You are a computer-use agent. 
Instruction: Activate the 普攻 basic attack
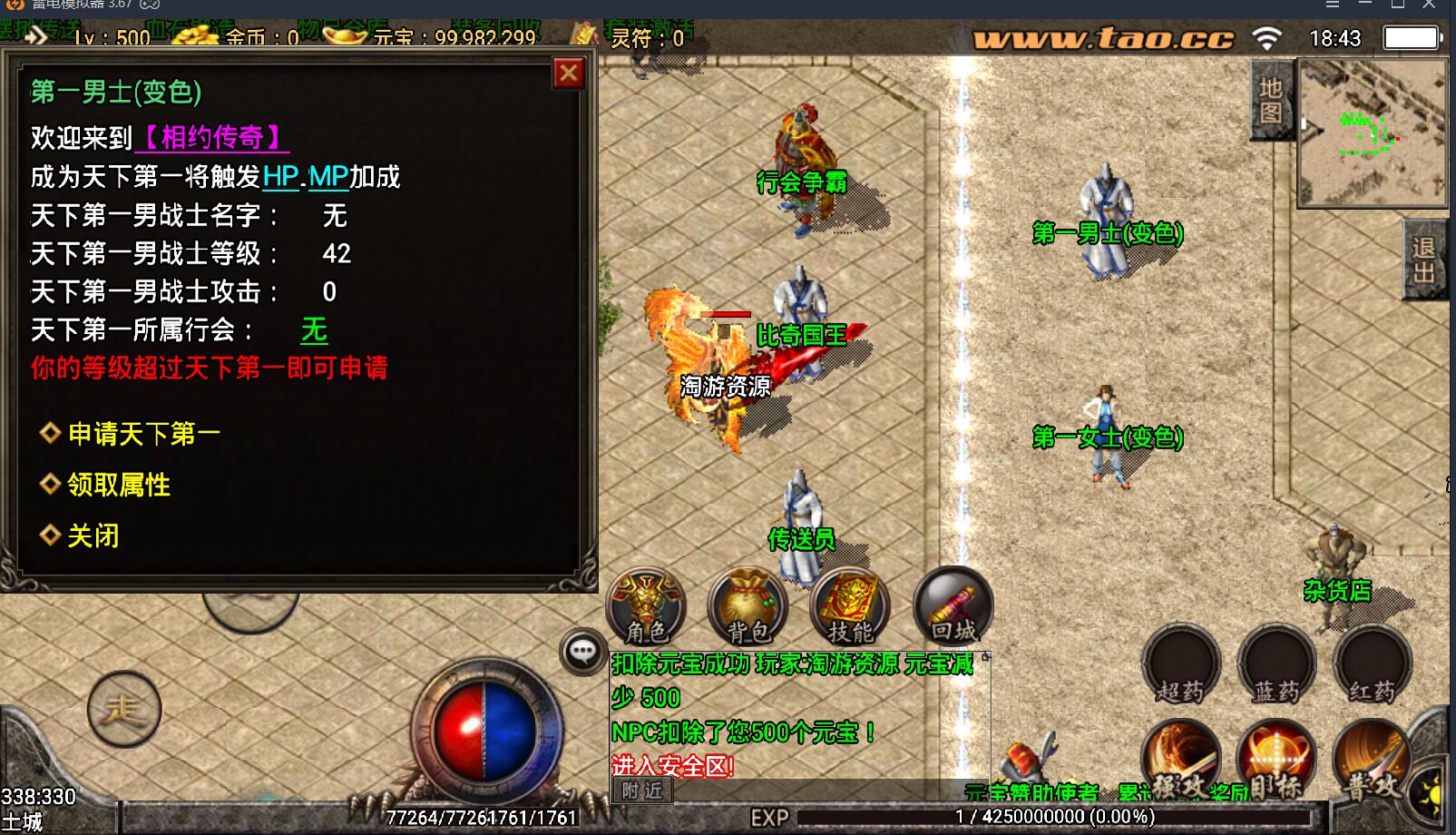(1372, 761)
